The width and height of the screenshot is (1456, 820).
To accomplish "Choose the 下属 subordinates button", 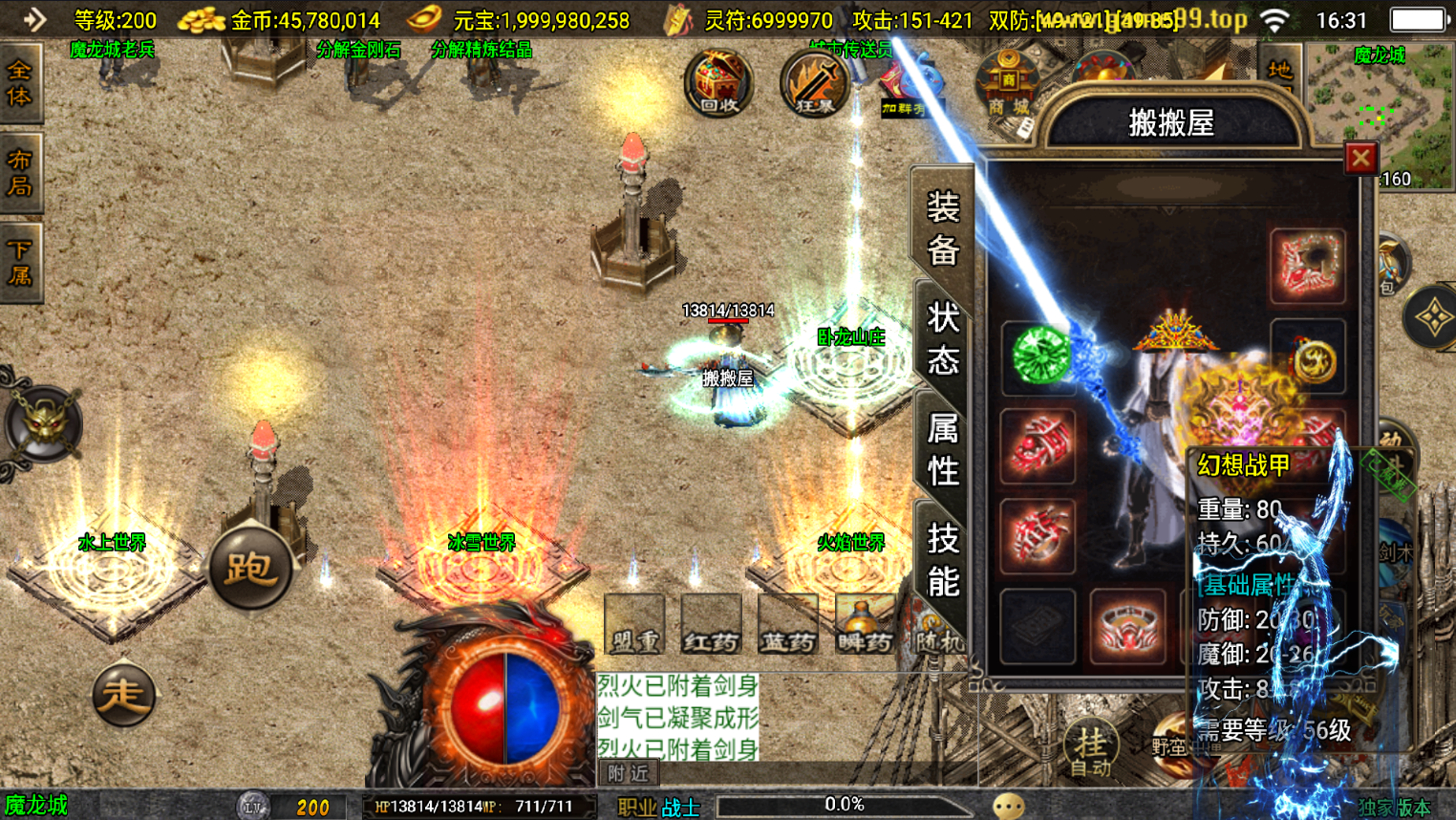I will [20, 264].
